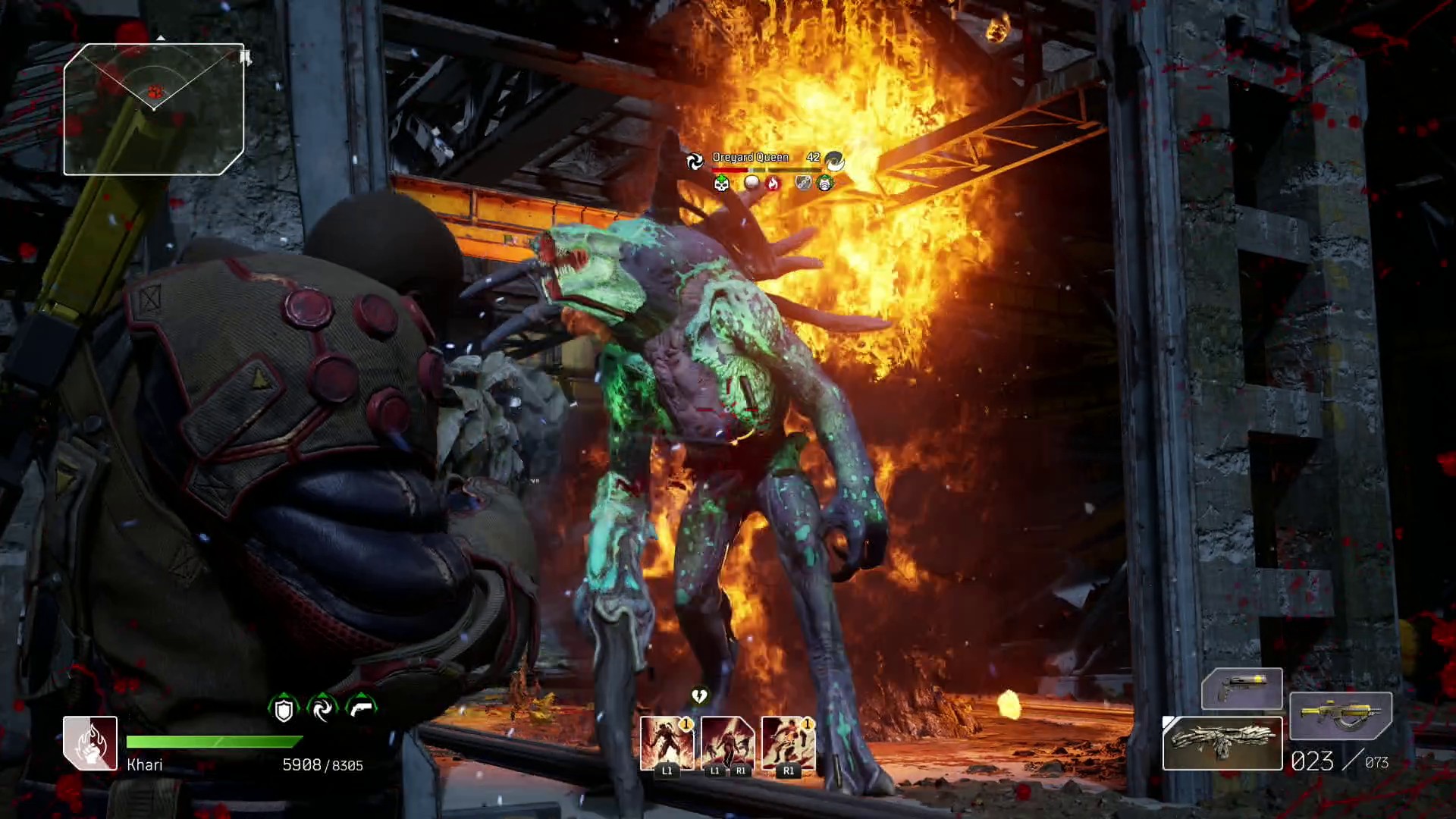The height and width of the screenshot is (819, 1456).
Task: Select the Pyromancer class emblem beside Khari
Action: click(x=90, y=743)
